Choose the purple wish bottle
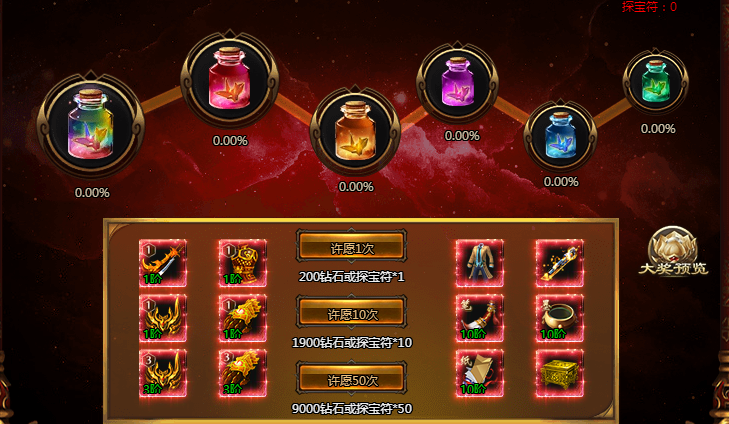Image resolution: width=729 pixels, height=424 pixels. [x=462, y=79]
